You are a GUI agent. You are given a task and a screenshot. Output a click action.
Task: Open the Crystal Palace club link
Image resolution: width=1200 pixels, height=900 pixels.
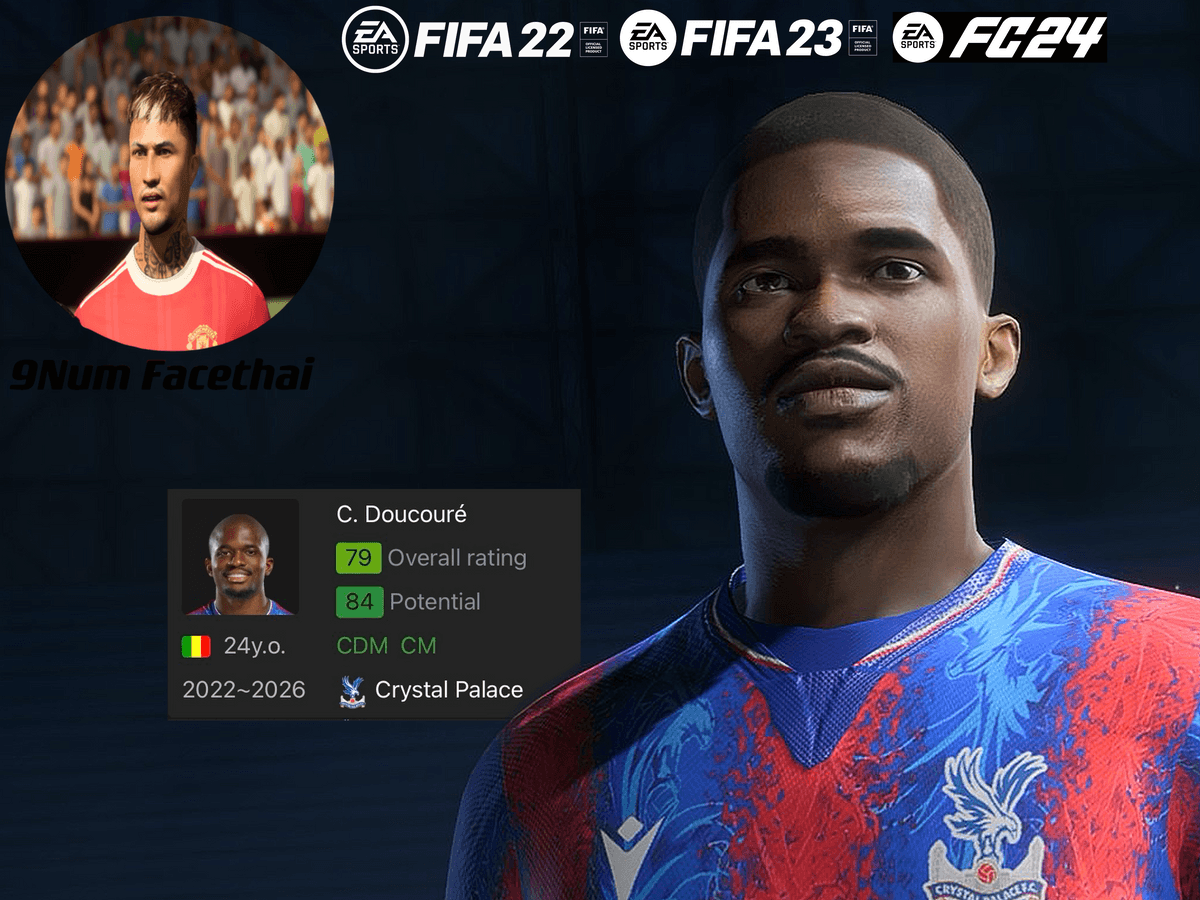point(448,690)
